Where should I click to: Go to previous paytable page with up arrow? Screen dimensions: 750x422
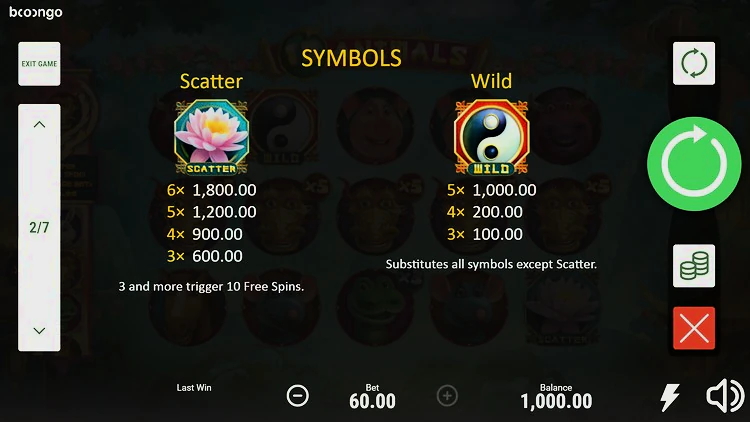tap(39, 126)
